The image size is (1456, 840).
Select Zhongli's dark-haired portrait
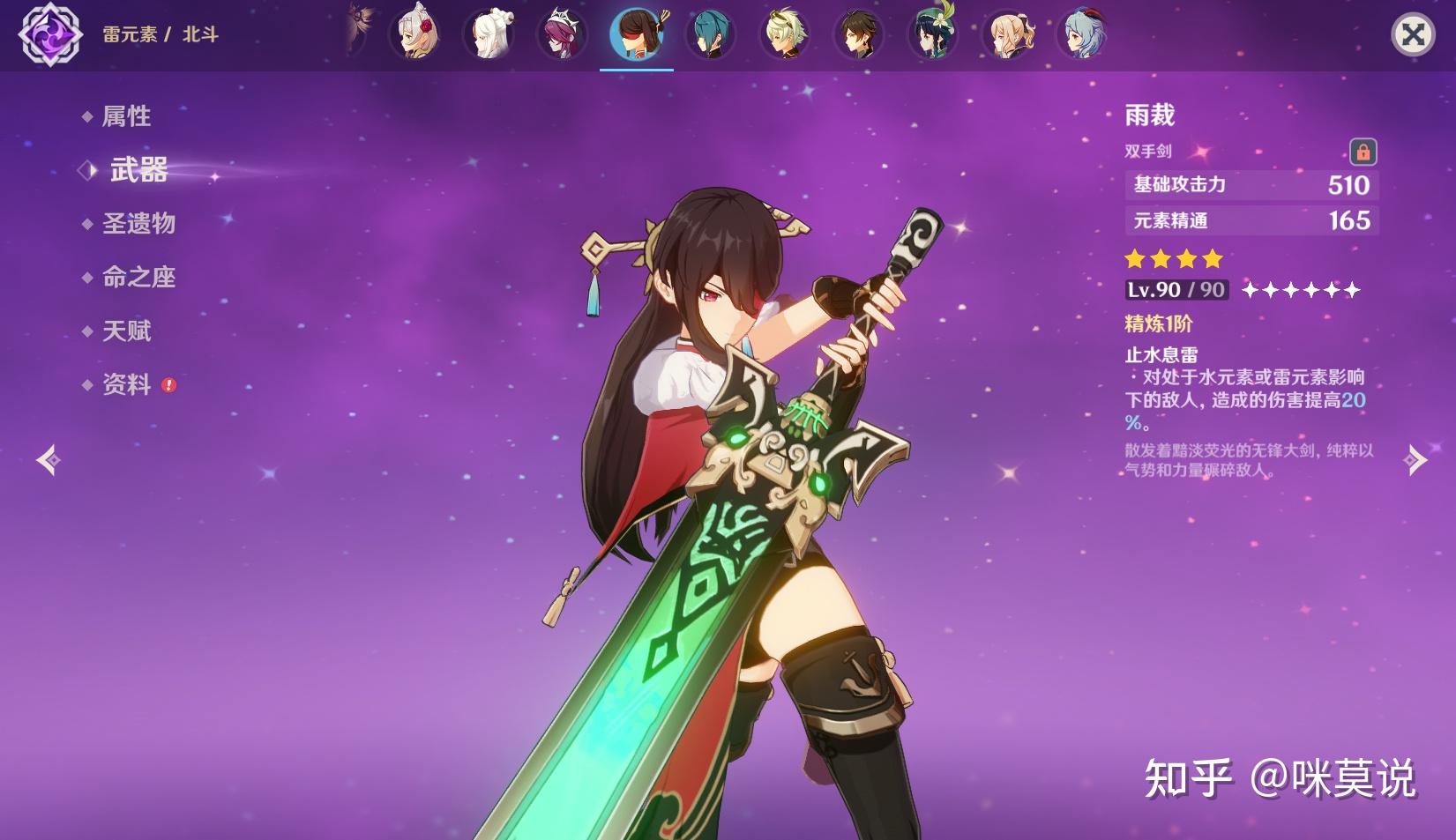tap(859, 34)
